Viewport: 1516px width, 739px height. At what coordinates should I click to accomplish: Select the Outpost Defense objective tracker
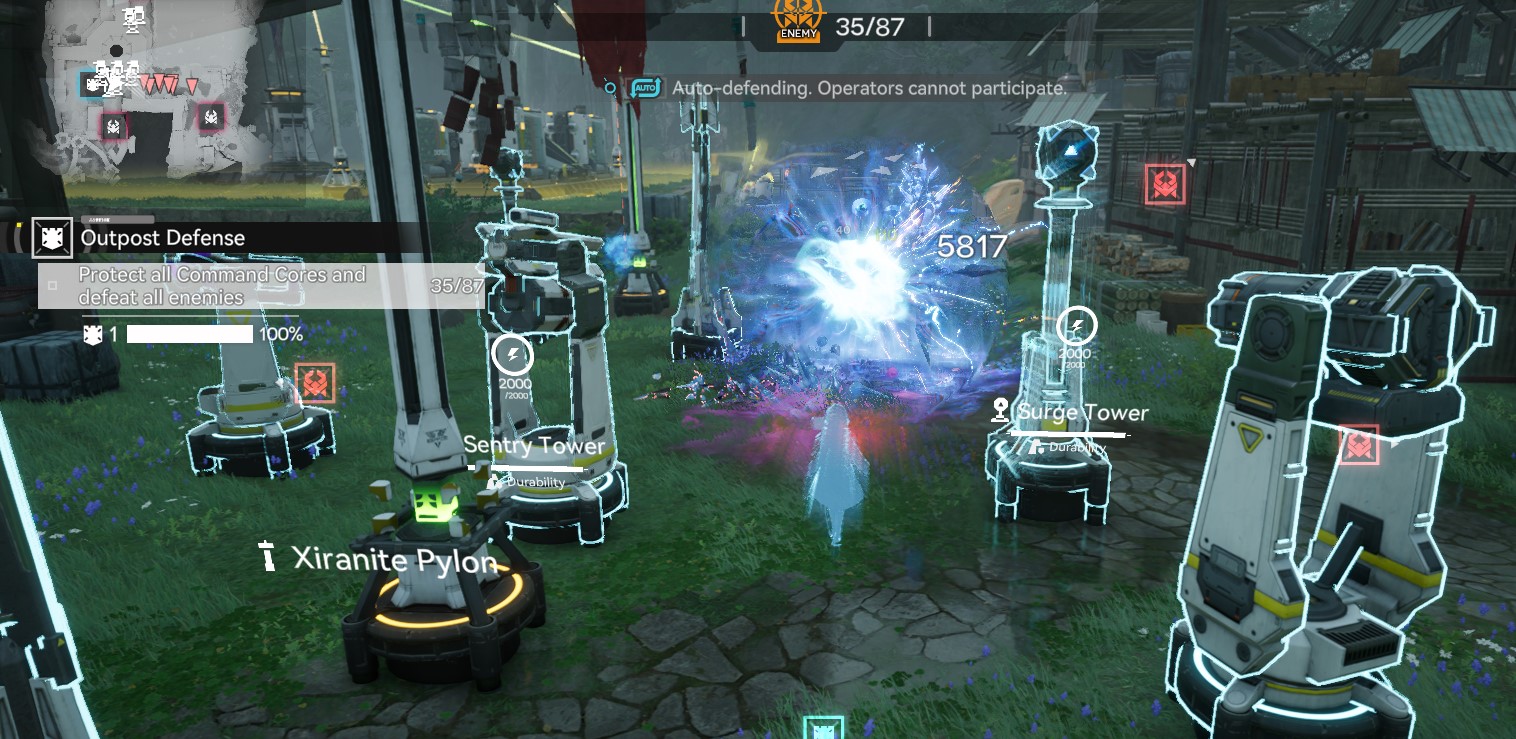point(162,238)
